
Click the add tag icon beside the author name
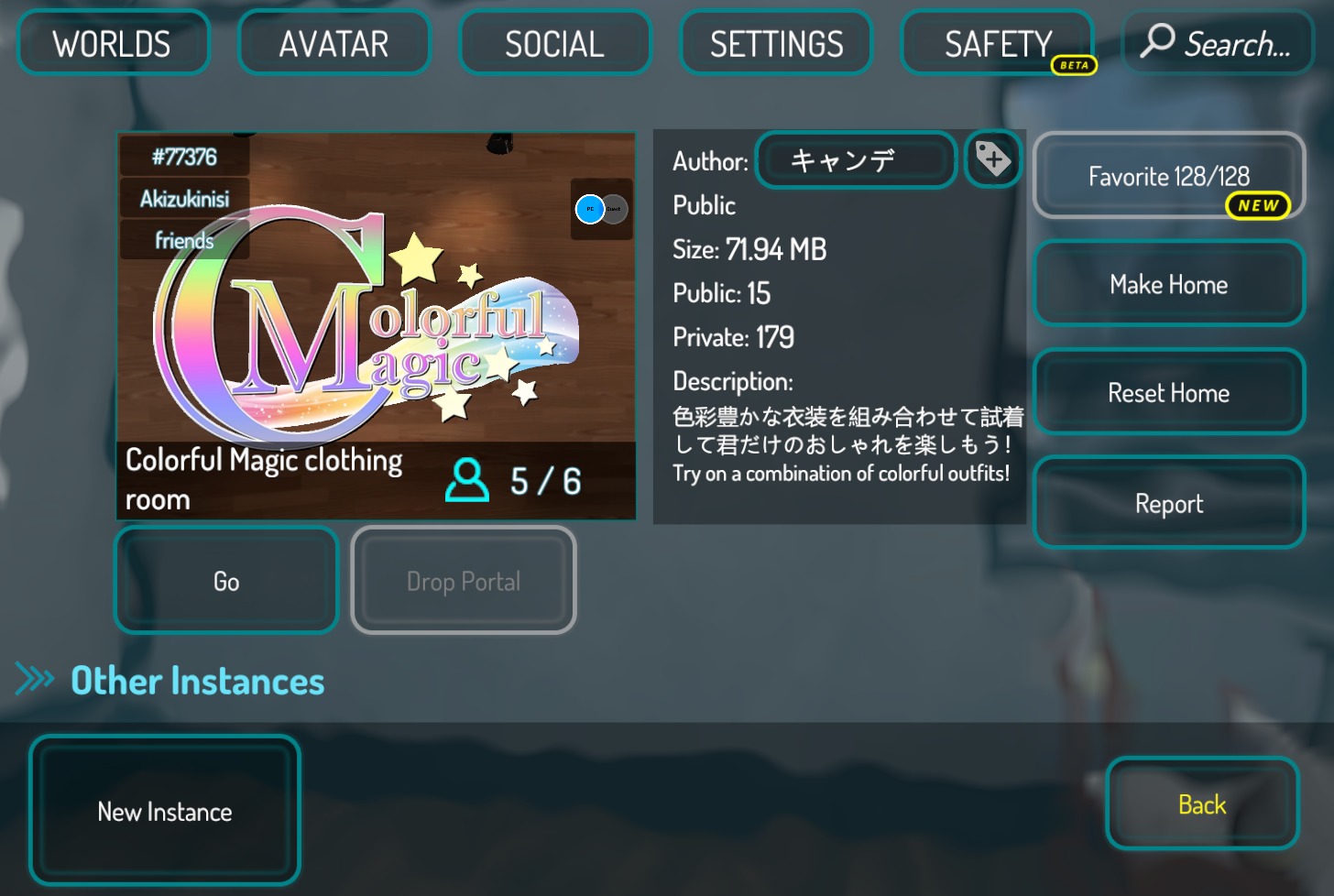click(x=993, y=159)
